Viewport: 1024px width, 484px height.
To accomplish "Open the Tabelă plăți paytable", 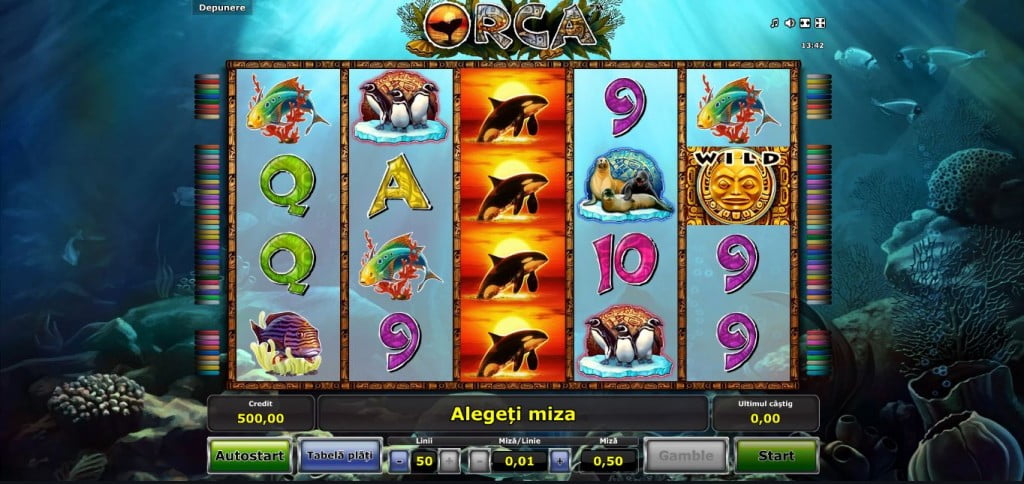I will point(339,456).
